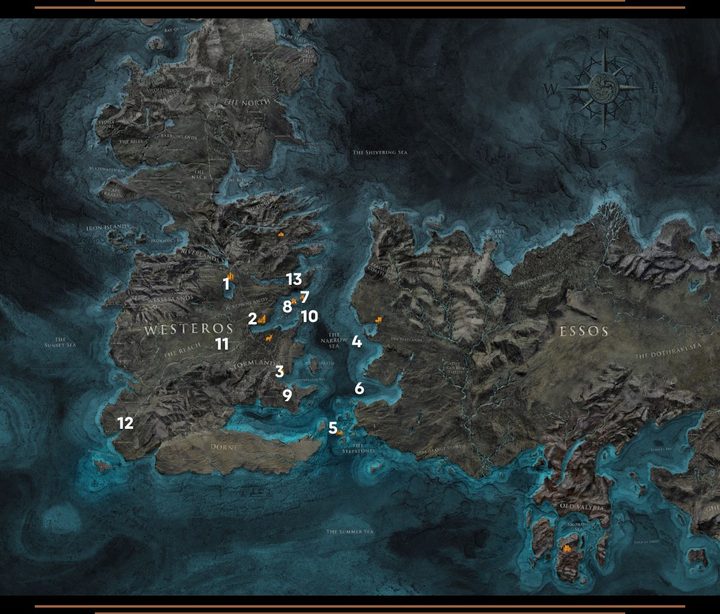Select map marker number 9
This screenshot has width=720, height=614.
[x=287, y=395]
